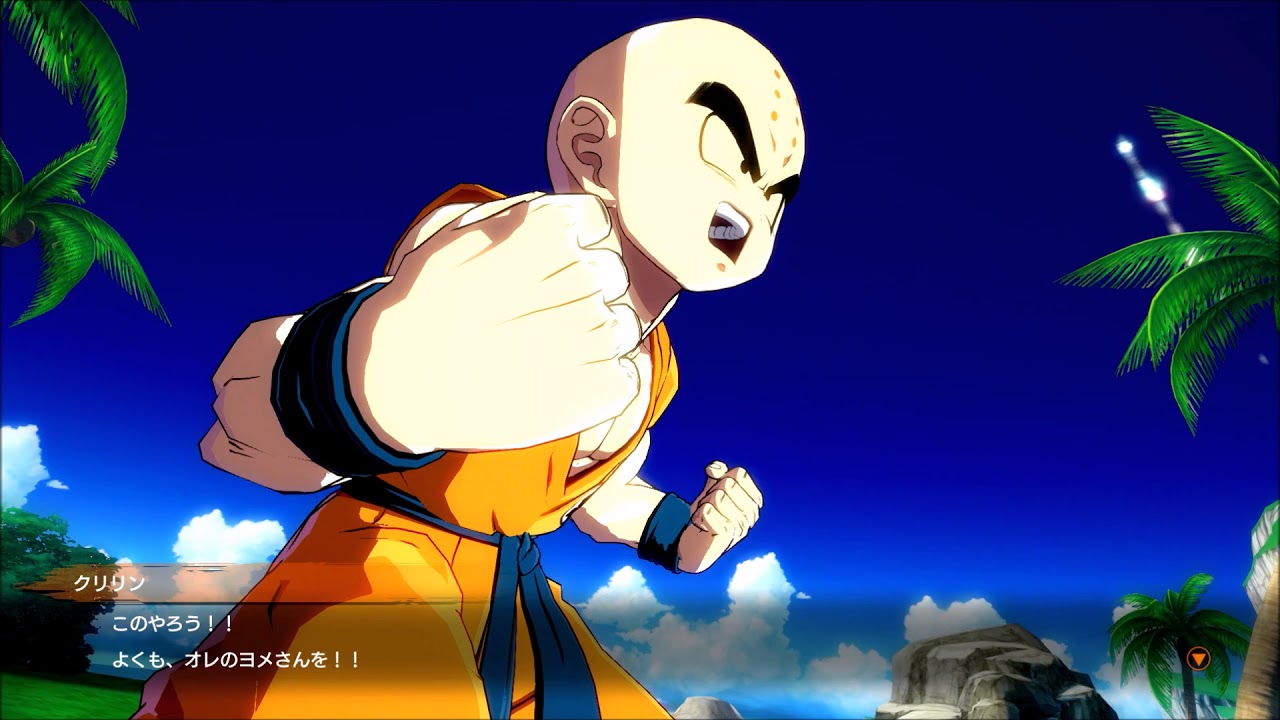Click the semi-transparent dialogue box
The image size is (1280, 720).
pyautogui.click(x=640, y=640)
